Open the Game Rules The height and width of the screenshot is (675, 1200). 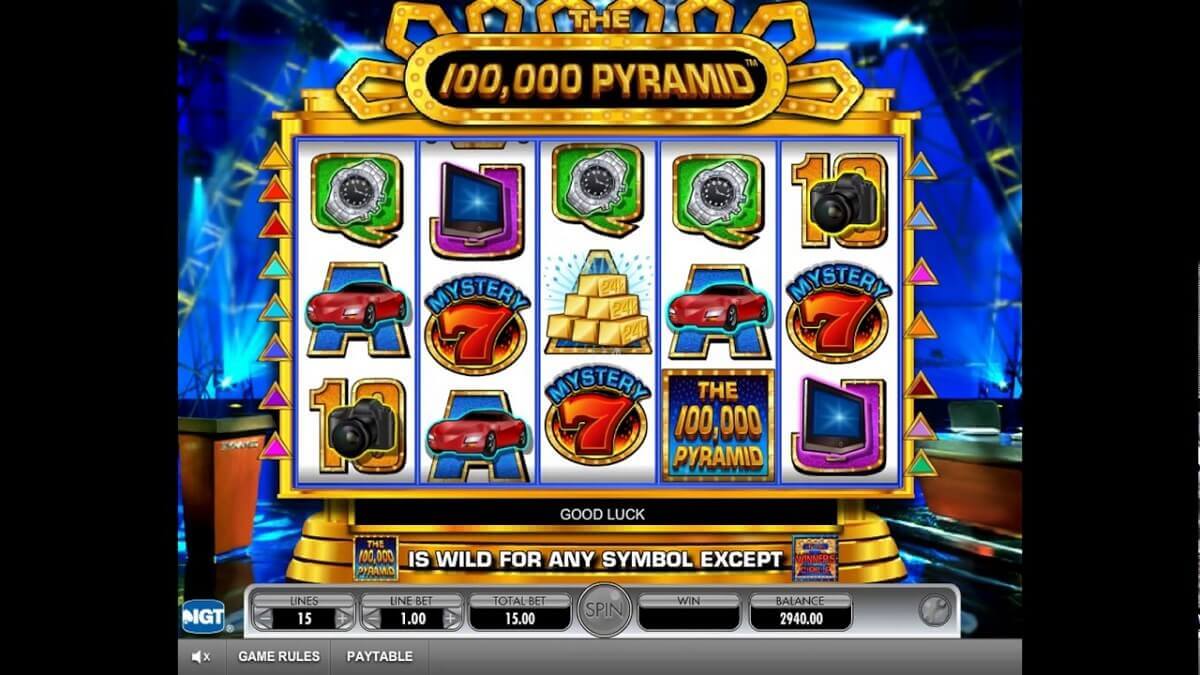point(279,656)
